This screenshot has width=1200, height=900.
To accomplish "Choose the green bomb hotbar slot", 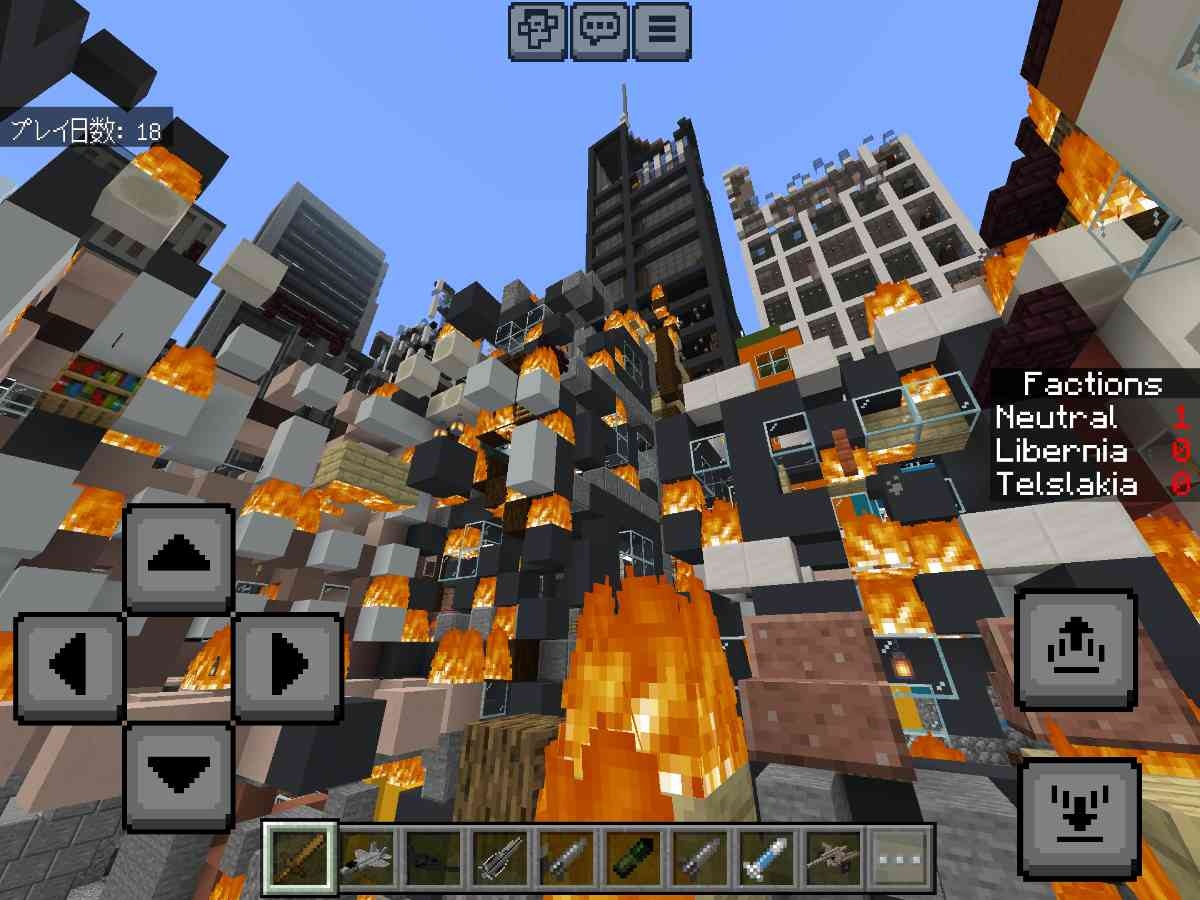I will 632,859.
